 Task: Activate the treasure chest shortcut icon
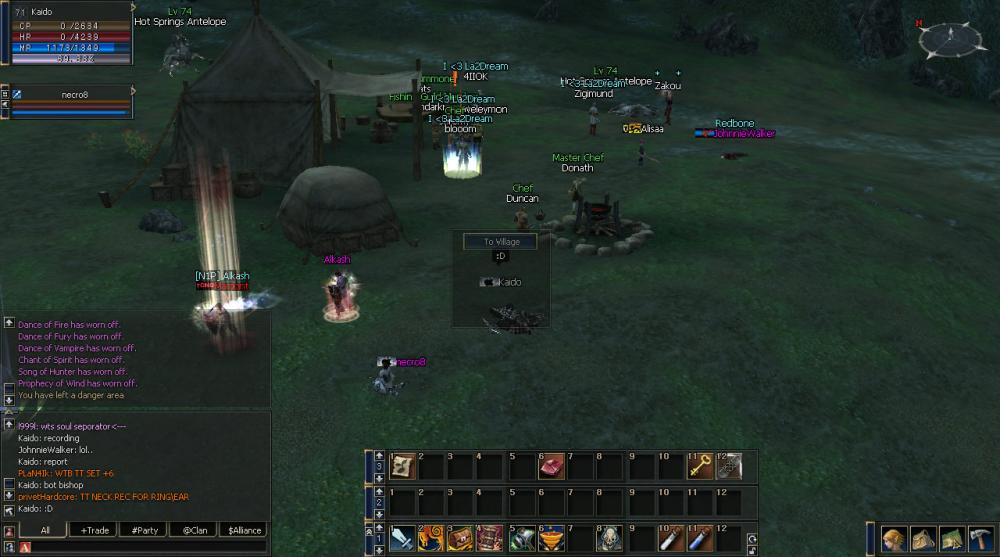coord(462,539)
